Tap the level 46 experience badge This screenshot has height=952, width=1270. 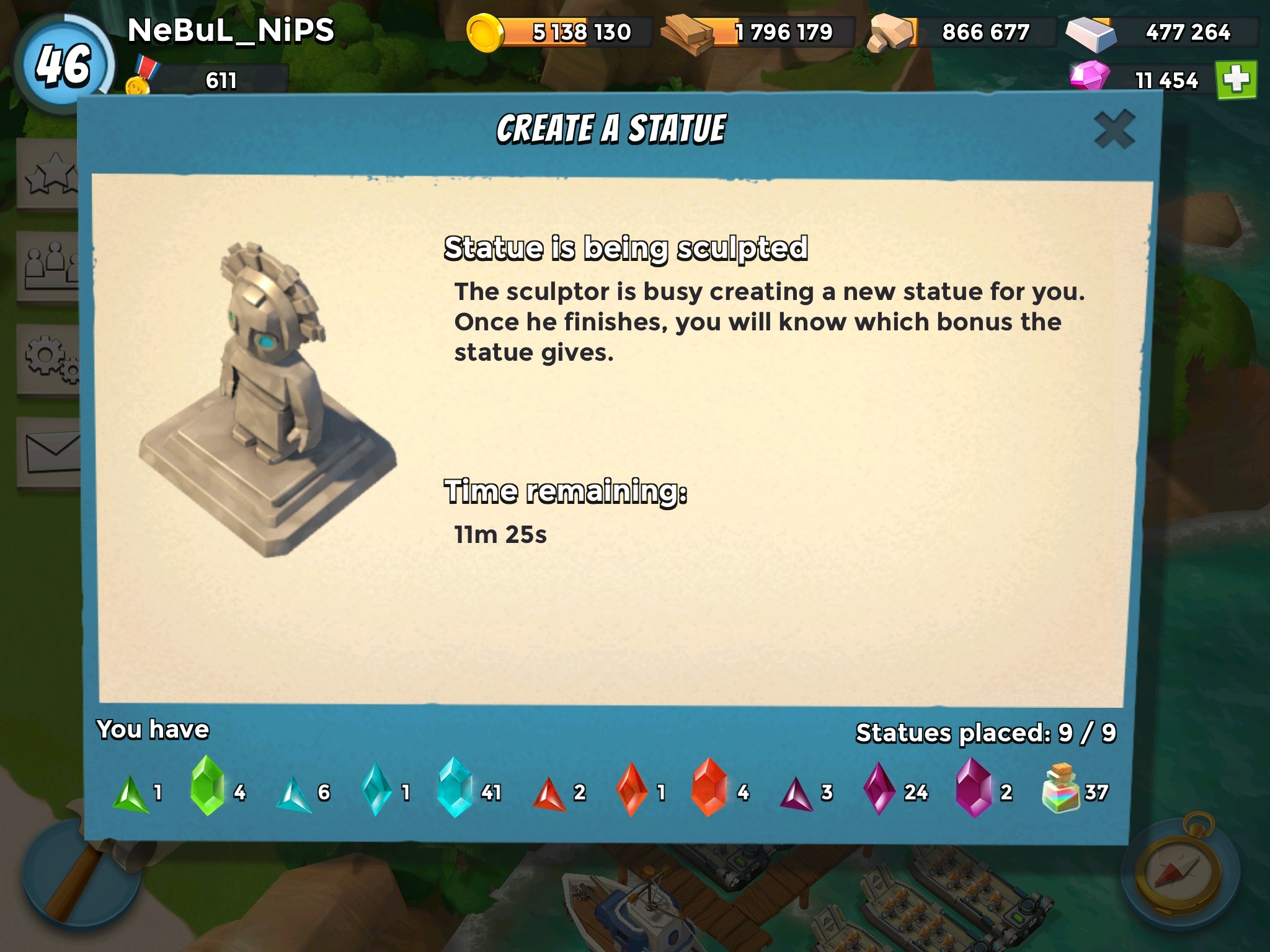coord(63,66)
